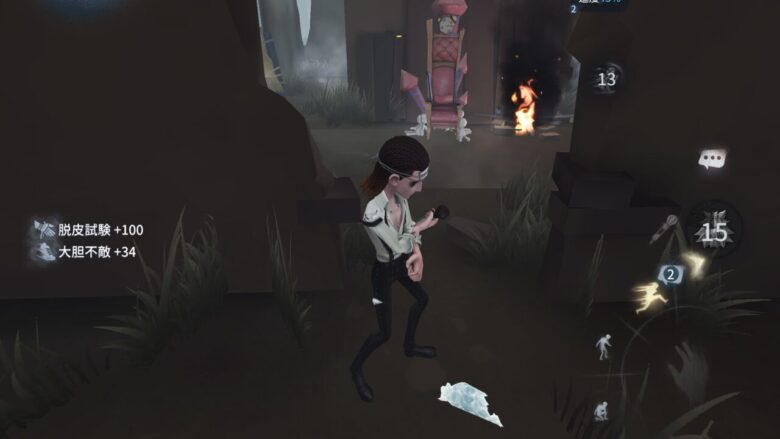Tap the round icon showing 13
This screenshot has height=439, width=780.
tap(607, 79)
